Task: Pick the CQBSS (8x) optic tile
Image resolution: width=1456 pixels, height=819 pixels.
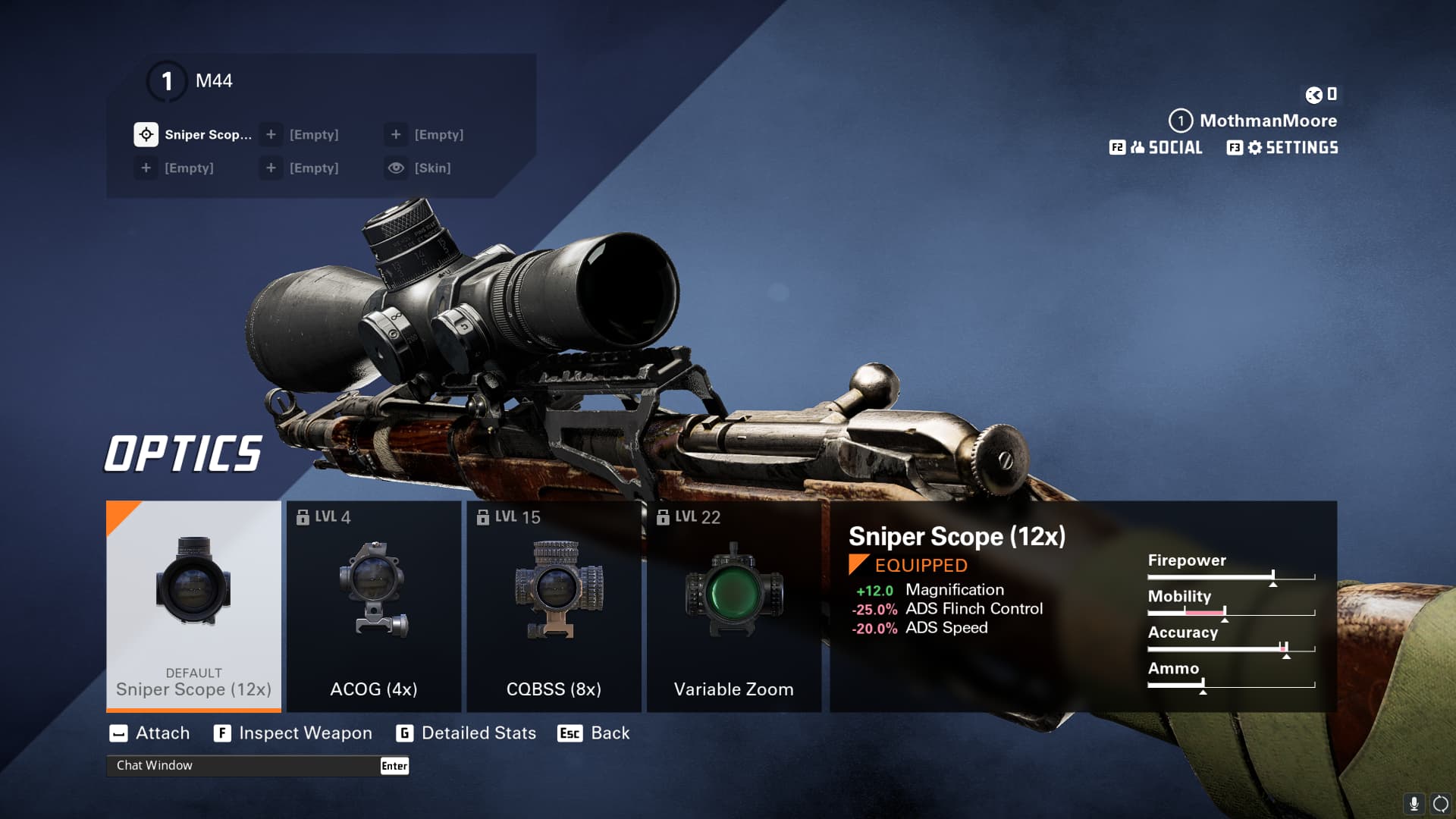Action: pos(554,605)
